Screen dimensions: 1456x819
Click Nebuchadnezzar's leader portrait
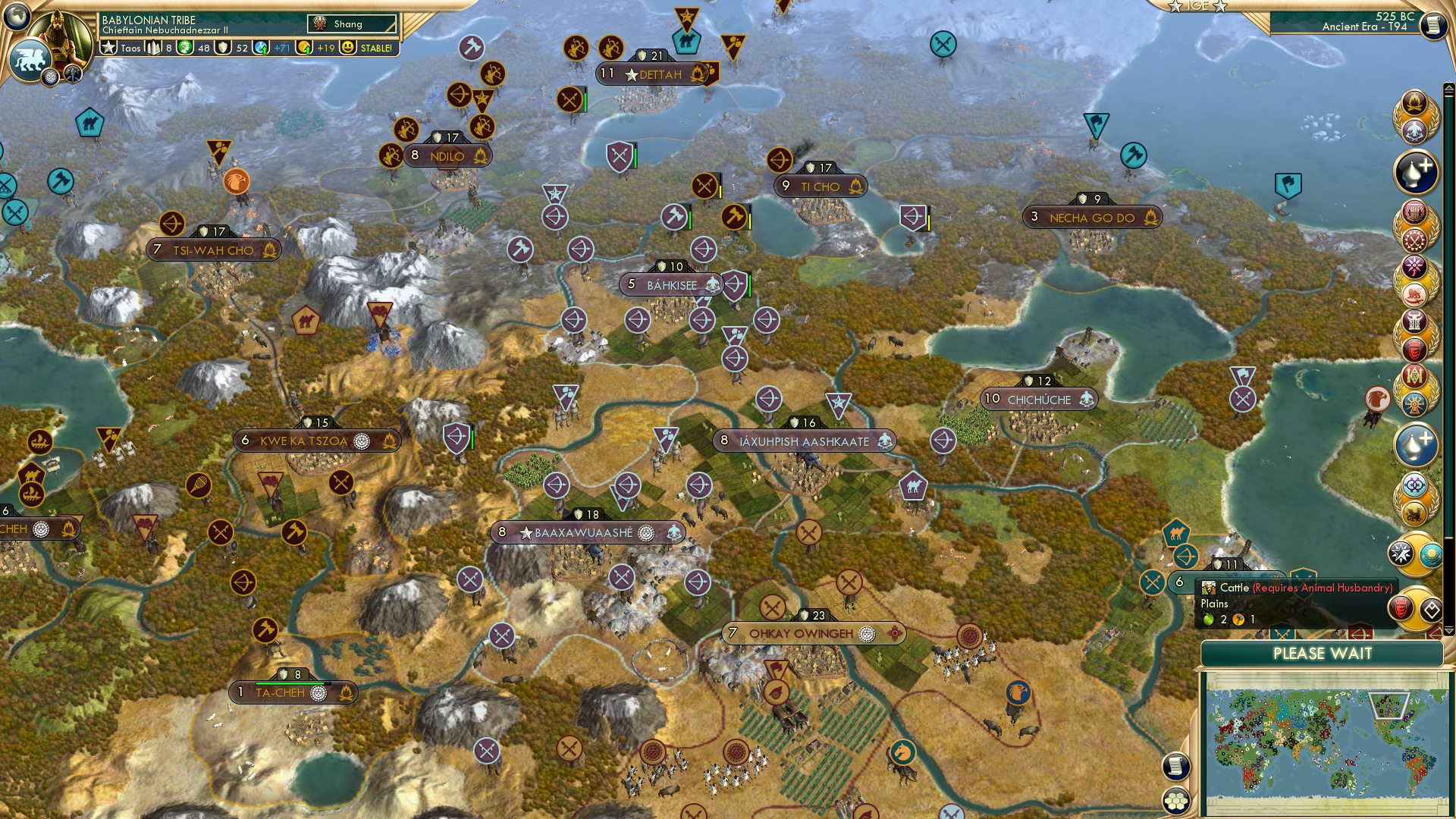coord(61,38)
